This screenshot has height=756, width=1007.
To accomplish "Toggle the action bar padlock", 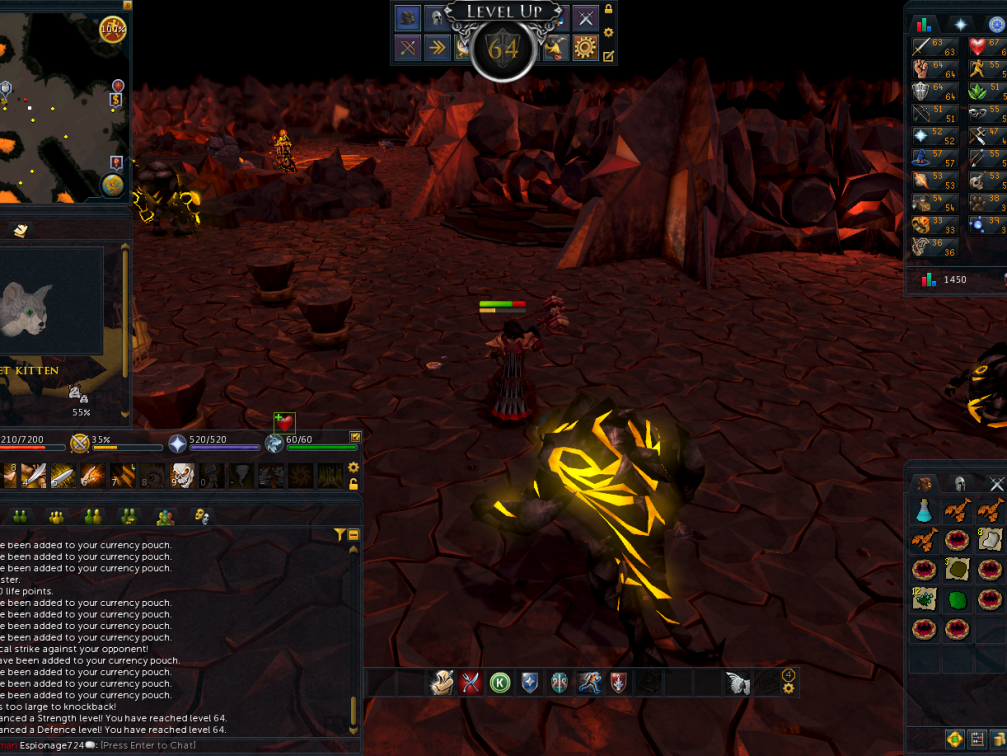I will [x=353, y=484].
